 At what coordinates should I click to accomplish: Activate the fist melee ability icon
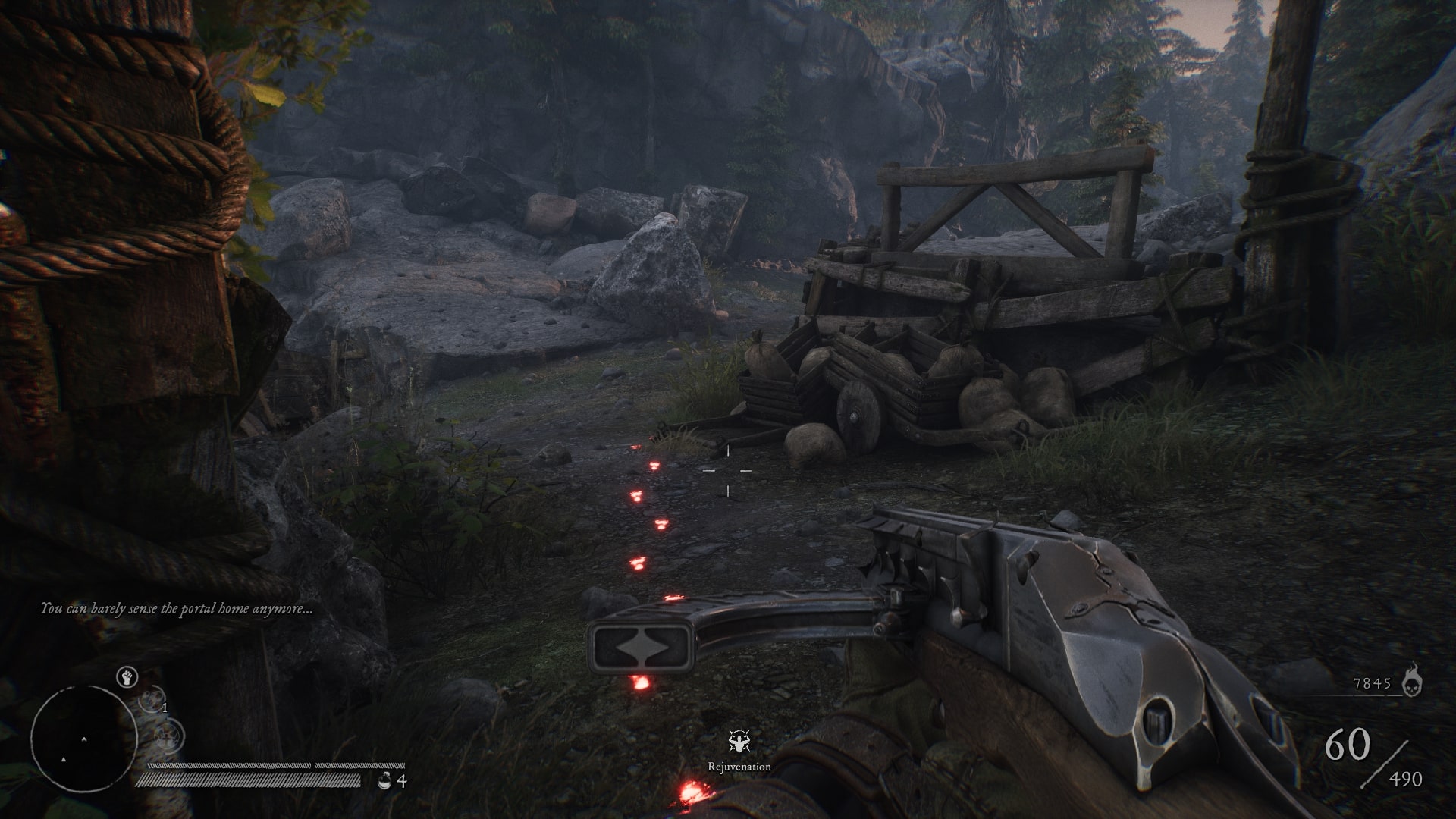click(127, 677)
